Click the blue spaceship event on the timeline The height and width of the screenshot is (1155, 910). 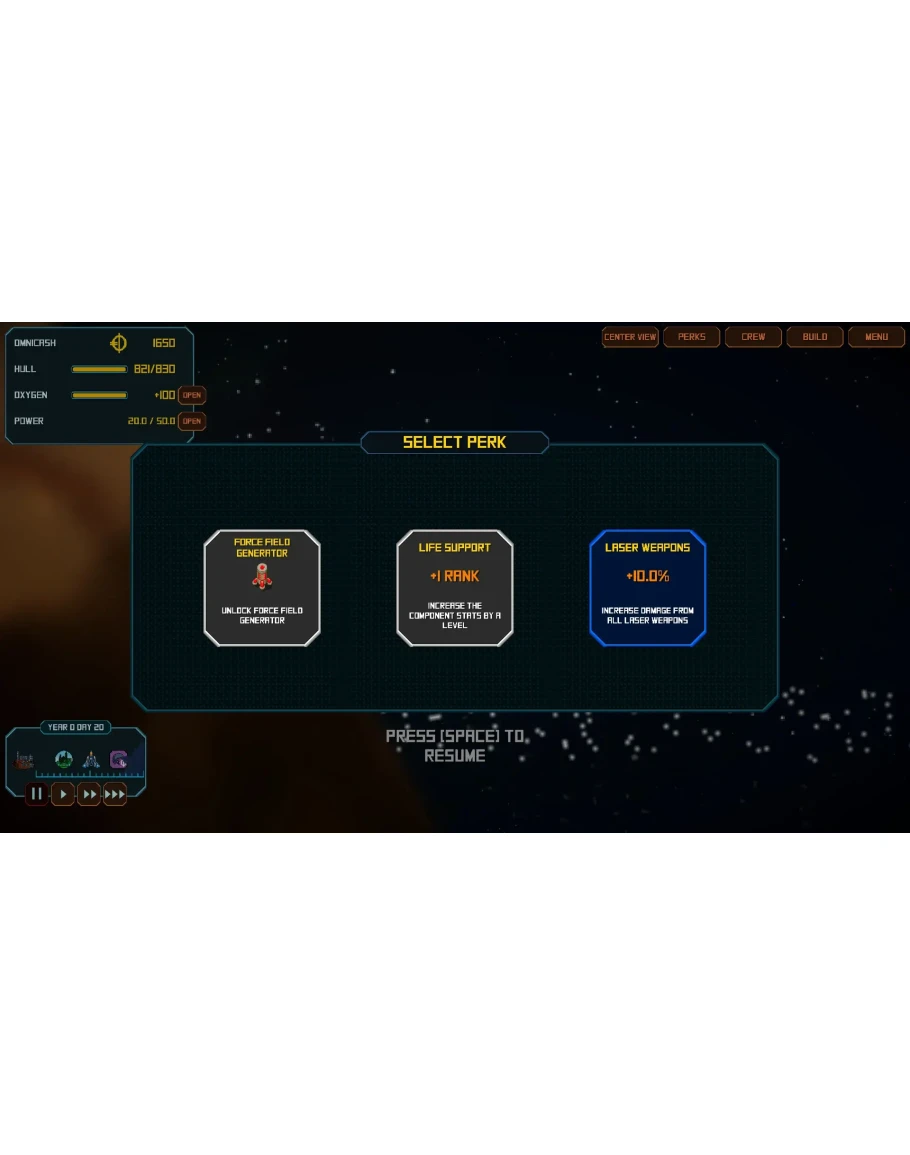pyautogui.click(x=91, y=760)
